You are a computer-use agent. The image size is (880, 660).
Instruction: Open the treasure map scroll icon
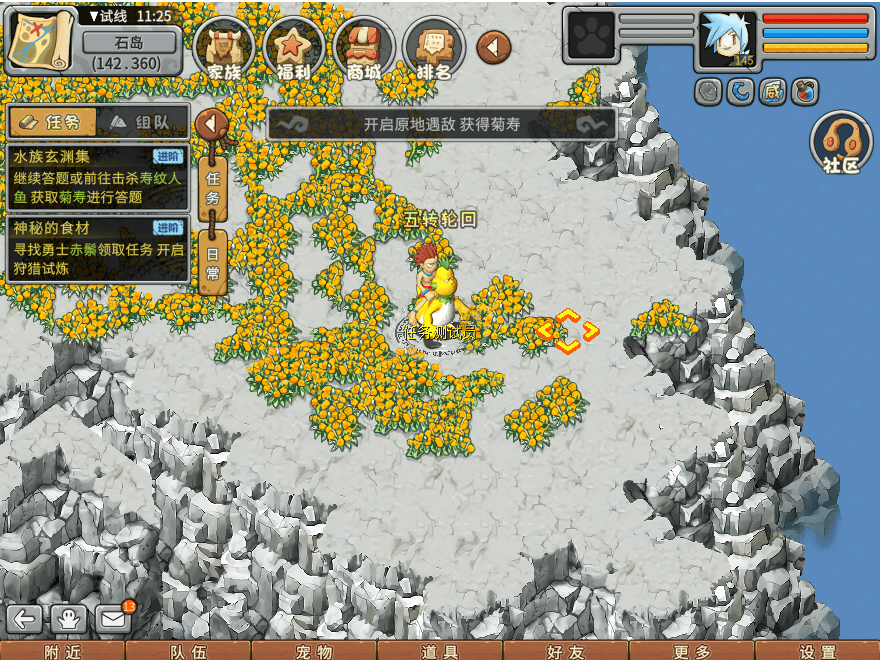click(x=40, y=38)
